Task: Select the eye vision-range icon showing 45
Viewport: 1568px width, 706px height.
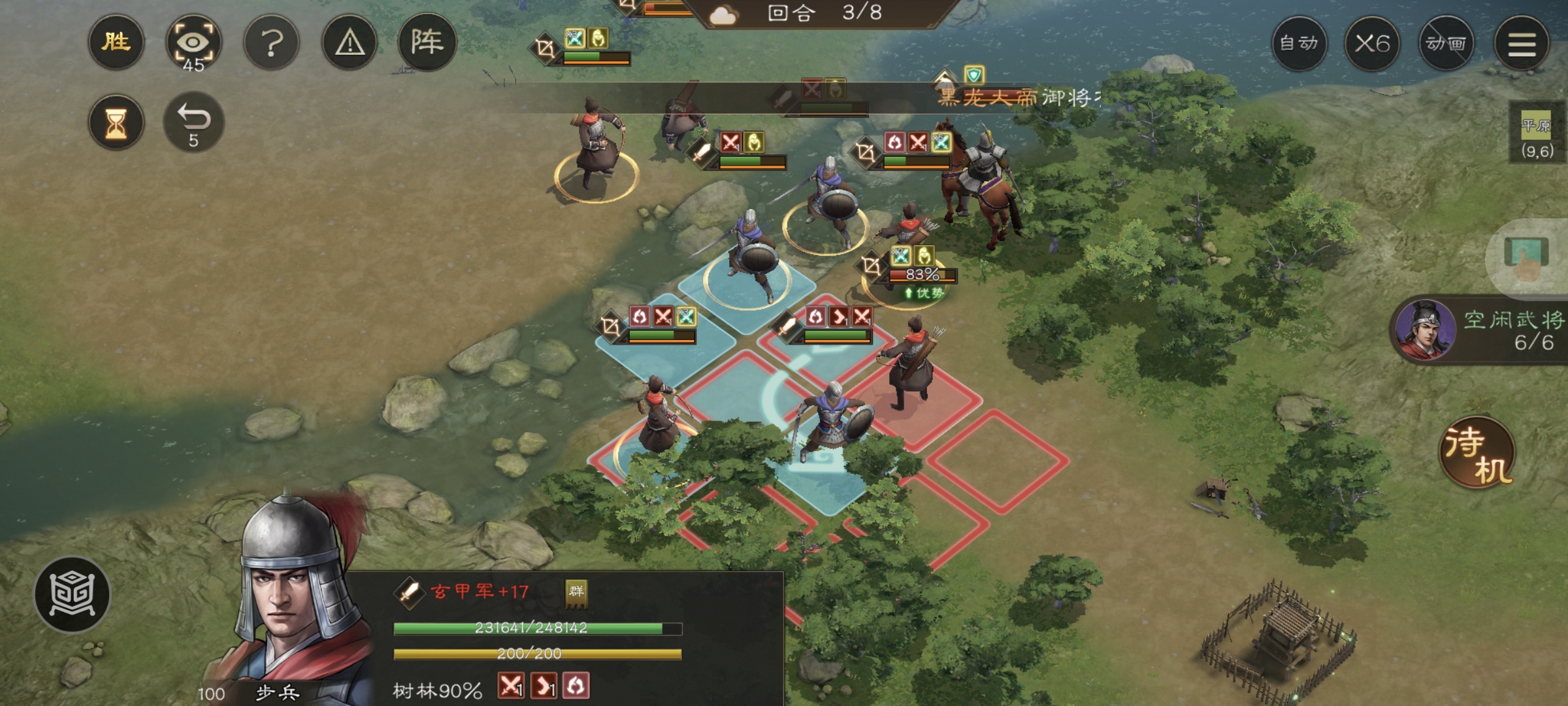Action: click(195, 41)
